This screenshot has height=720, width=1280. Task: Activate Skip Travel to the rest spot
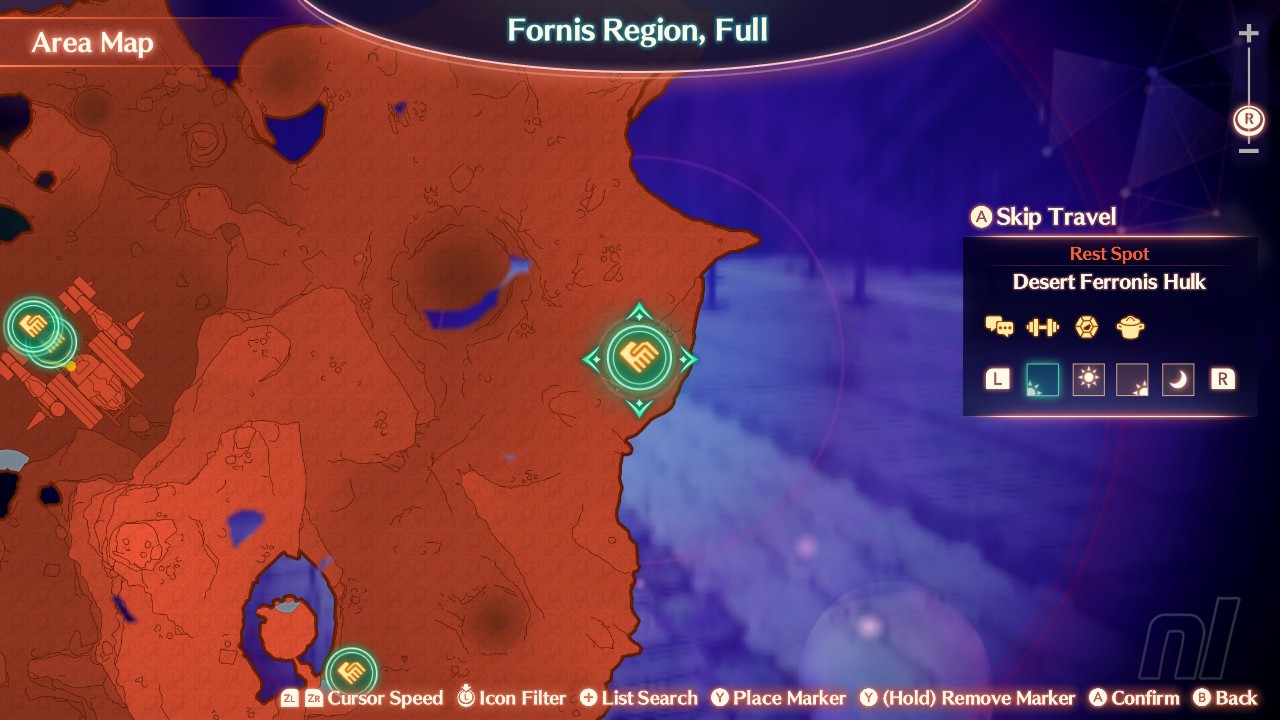(1043, 217)
